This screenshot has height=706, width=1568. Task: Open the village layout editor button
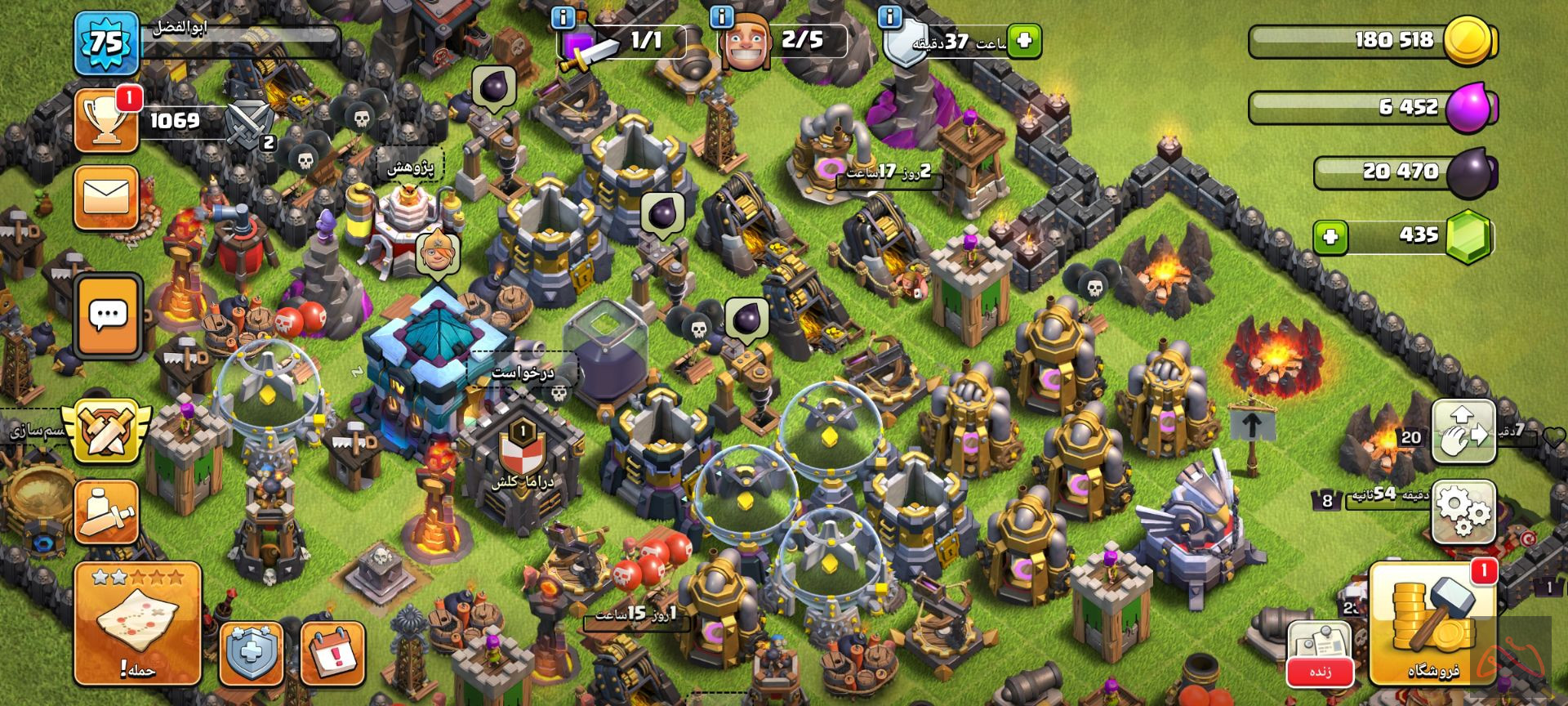coord(1463,431)
